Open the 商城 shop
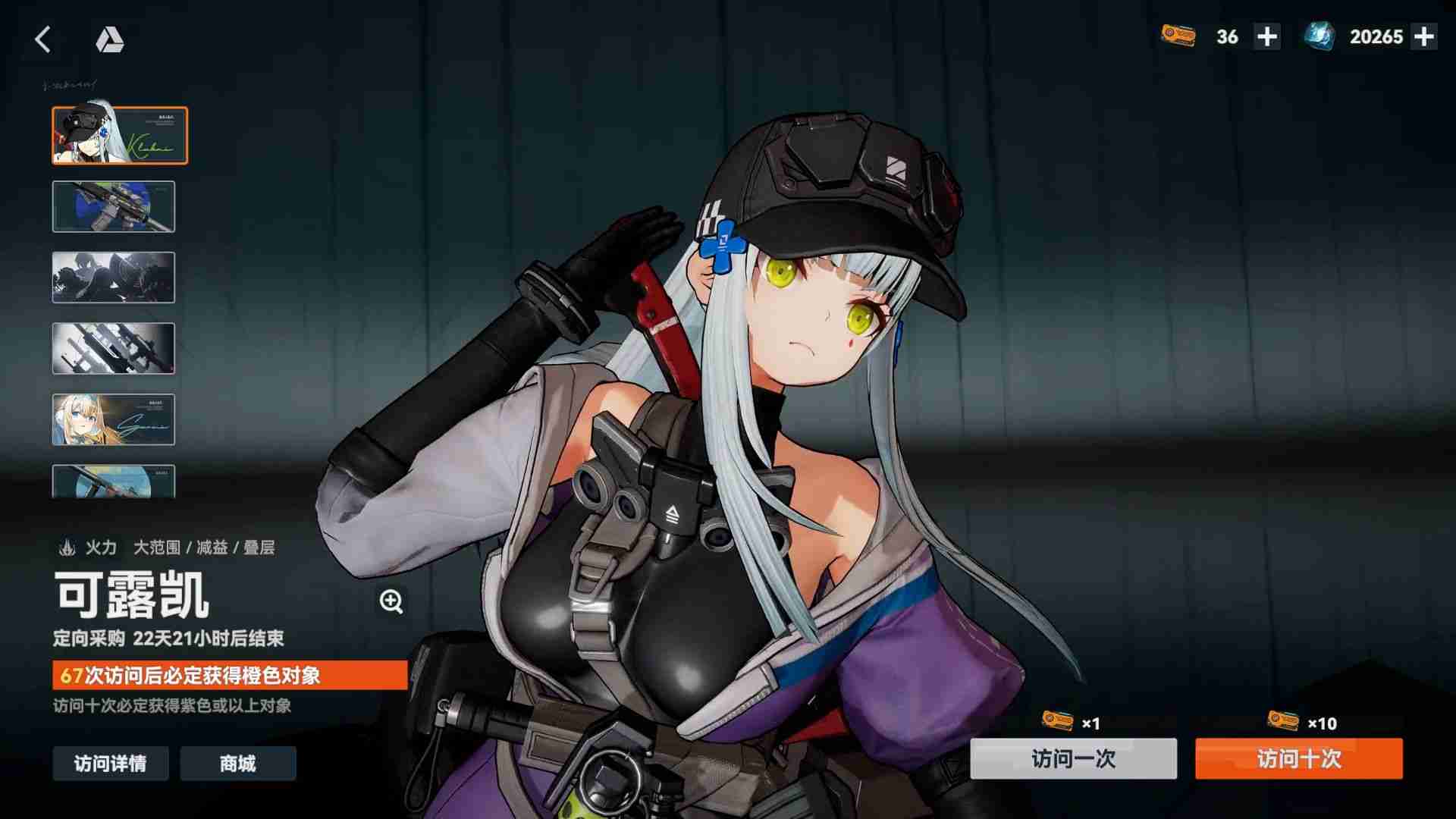This screenshot has height=819, width=1456. point(237,764)
